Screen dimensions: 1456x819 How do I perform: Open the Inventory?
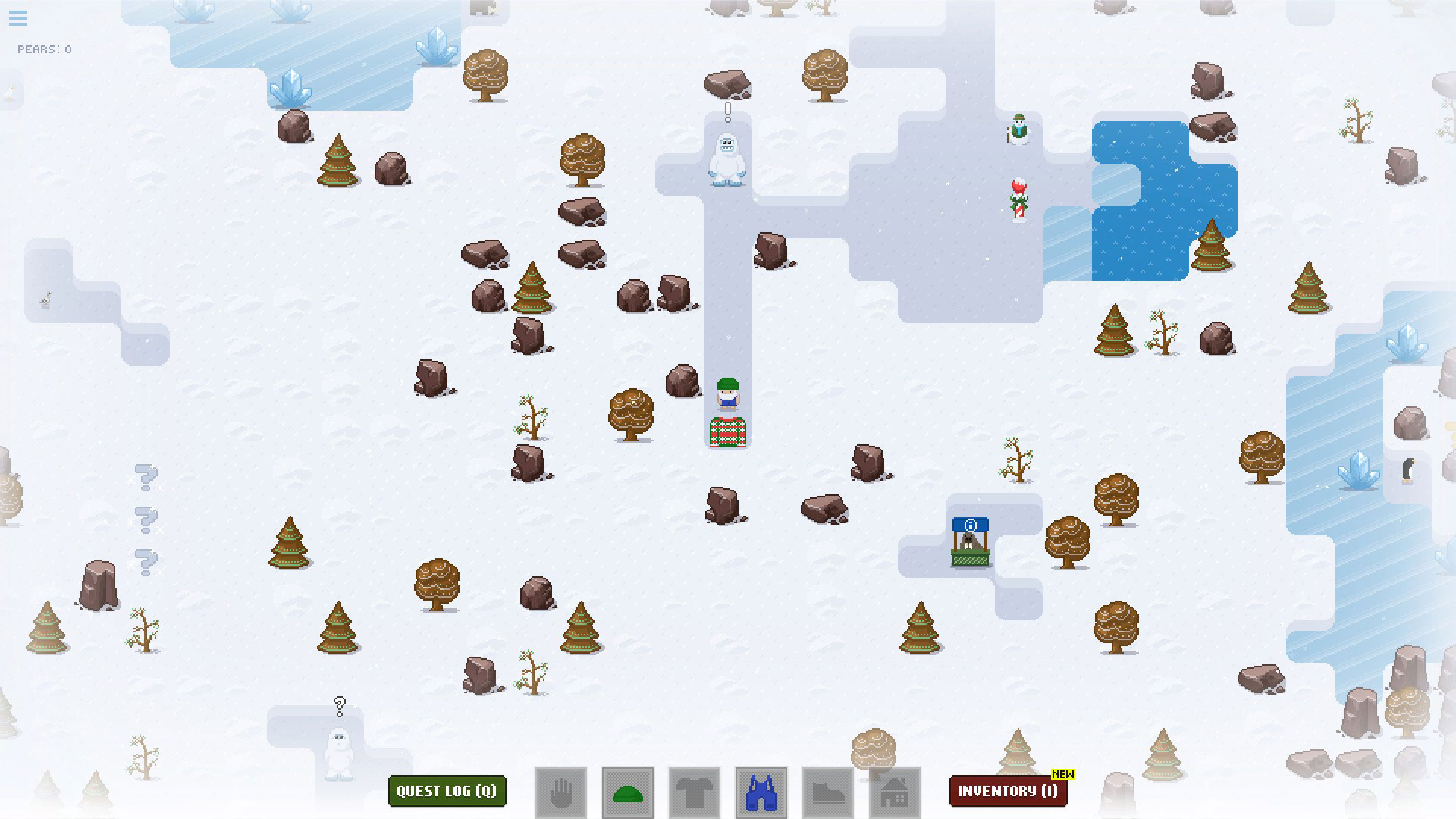click(1008, 791)
